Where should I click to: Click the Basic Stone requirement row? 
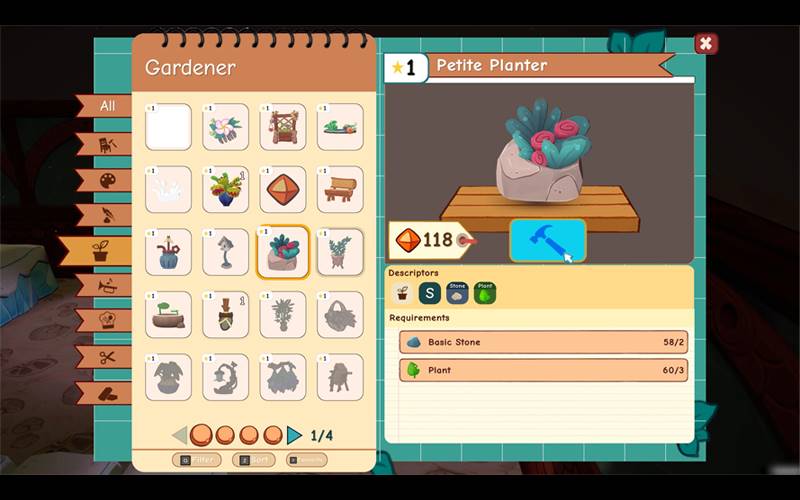pos(543,342)
